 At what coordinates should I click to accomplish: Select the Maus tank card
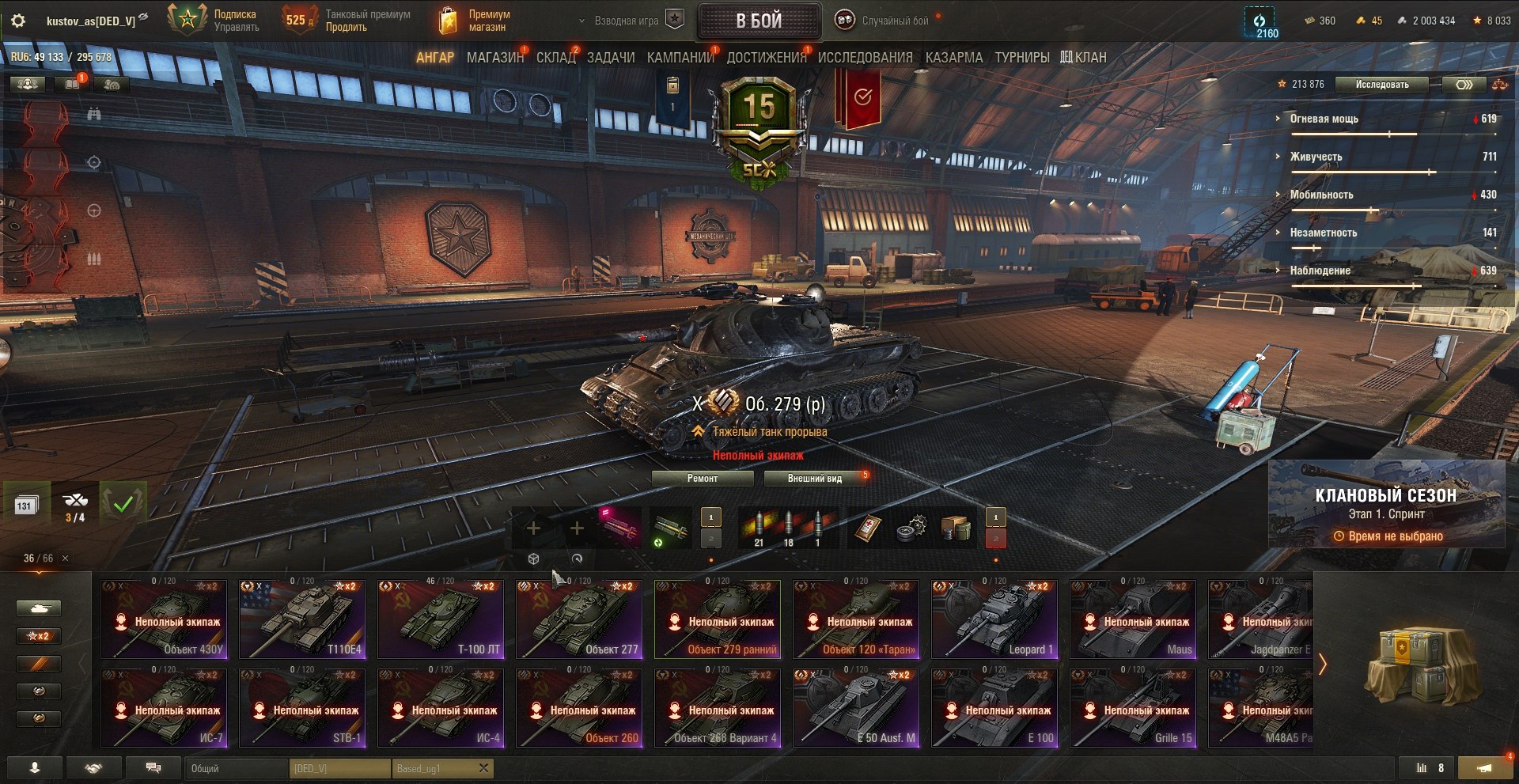pos(1133,619)
